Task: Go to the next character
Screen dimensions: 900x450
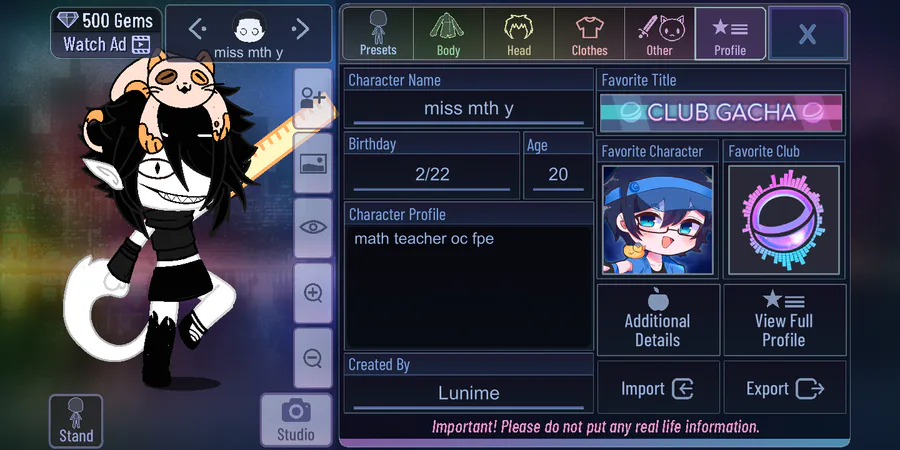Action: 300,29
